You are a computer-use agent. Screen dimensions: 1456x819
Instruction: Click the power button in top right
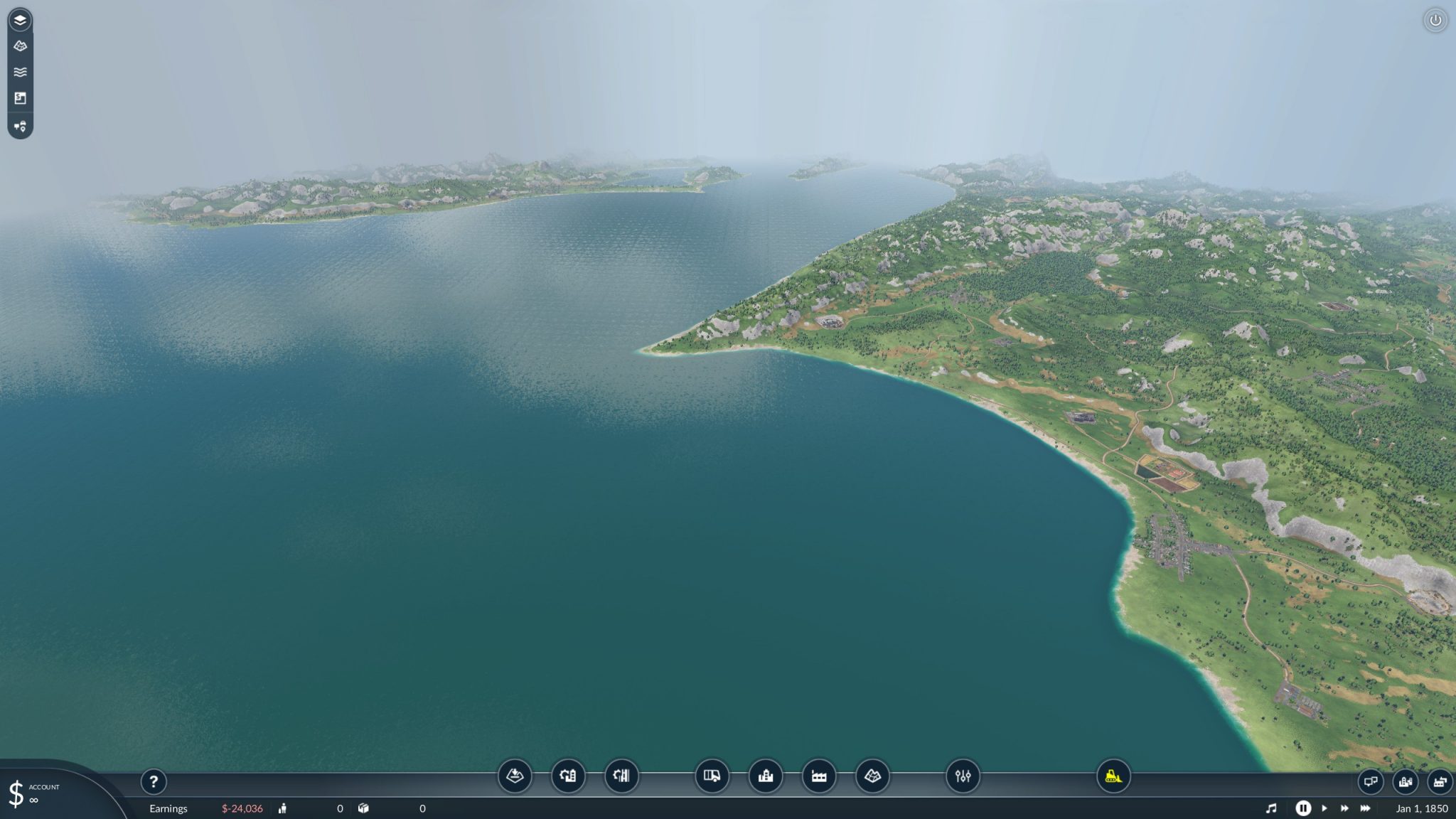coord(1435,21)
